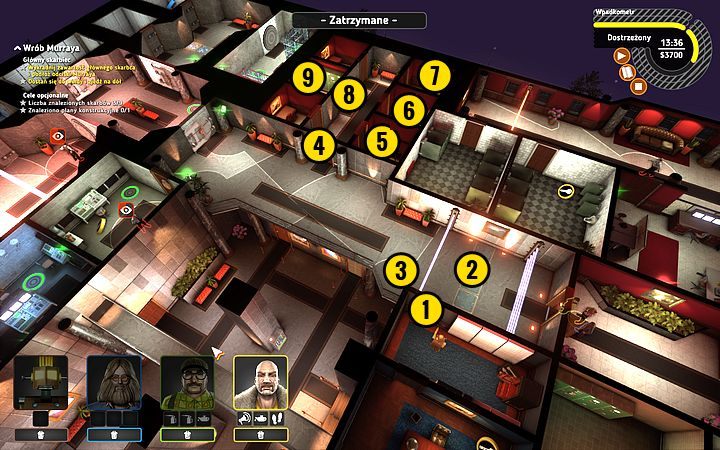Click the orange play button

click(x=620, y=57)
